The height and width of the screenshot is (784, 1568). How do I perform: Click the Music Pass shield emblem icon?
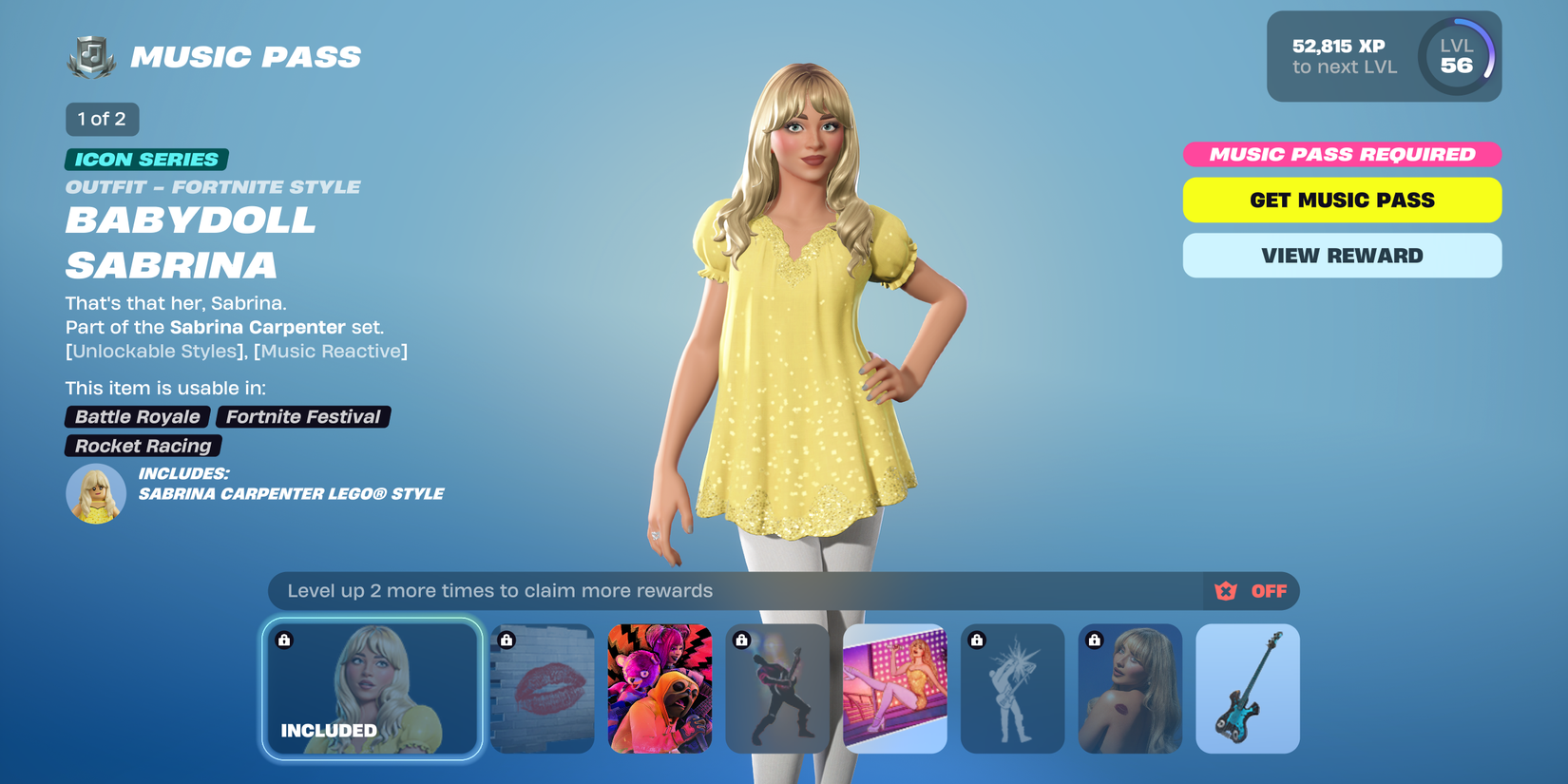point(90,55)
